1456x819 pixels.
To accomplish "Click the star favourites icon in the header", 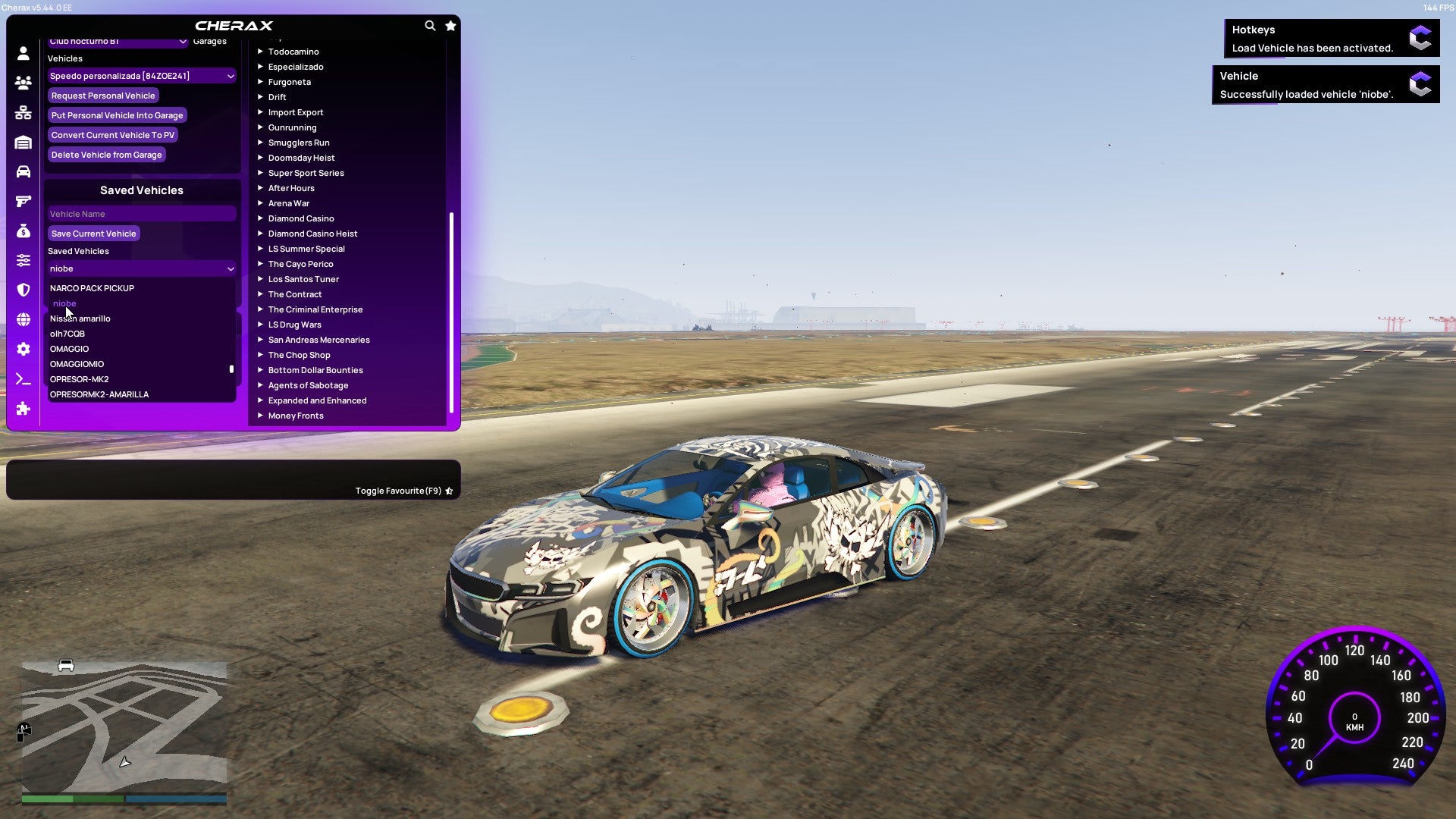I will point(450,25).
